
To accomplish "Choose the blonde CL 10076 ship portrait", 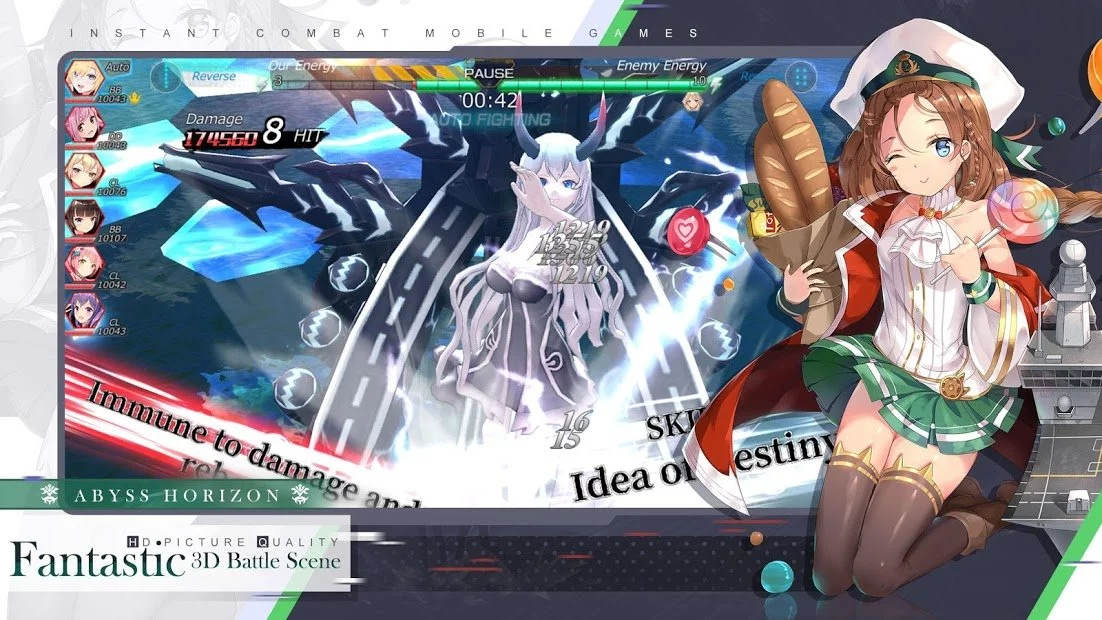I will tap(82, 171).
